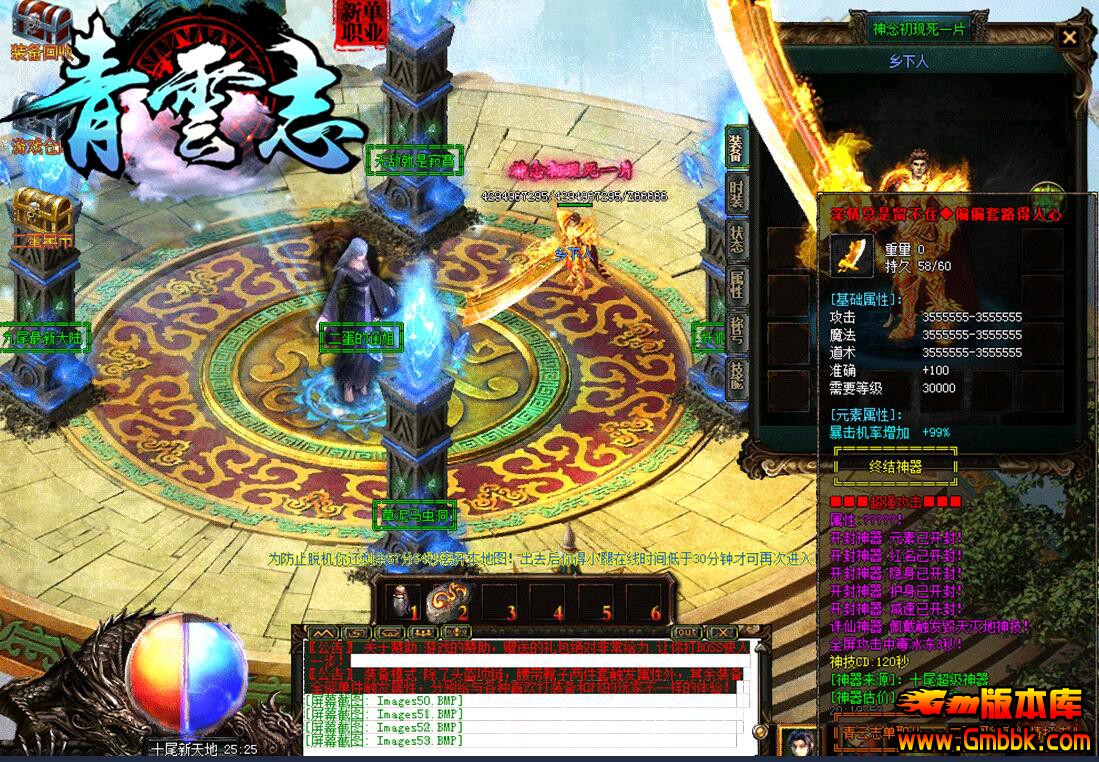Viewport: 1099px width, 762px height.
Task: Open the golden 二蛋黑市 black market chest
Action: click(x=42, y=215)
